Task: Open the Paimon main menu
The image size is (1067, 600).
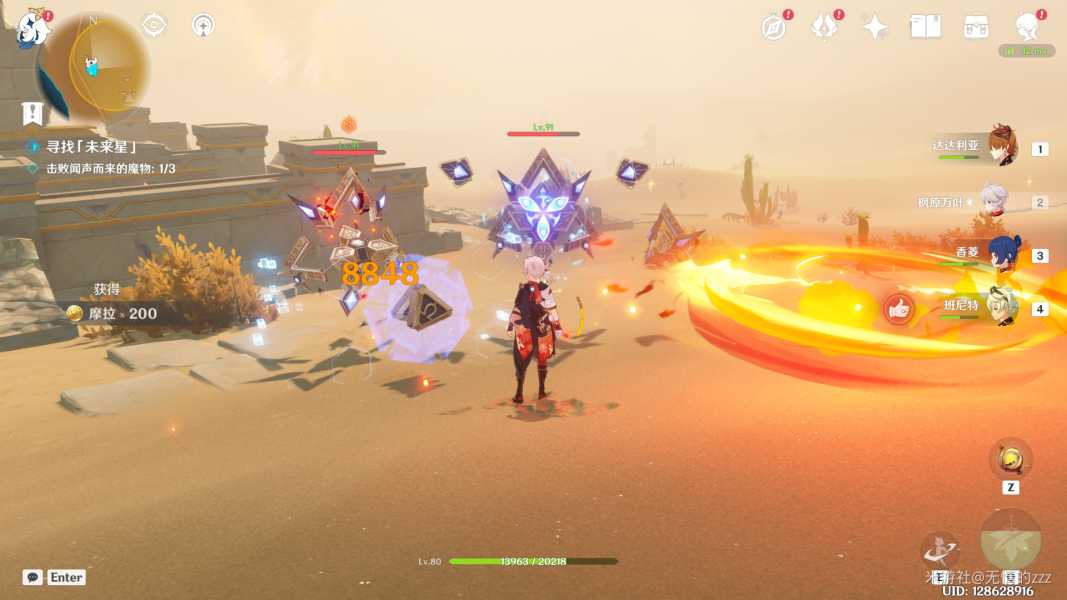Action: (33, 30)
